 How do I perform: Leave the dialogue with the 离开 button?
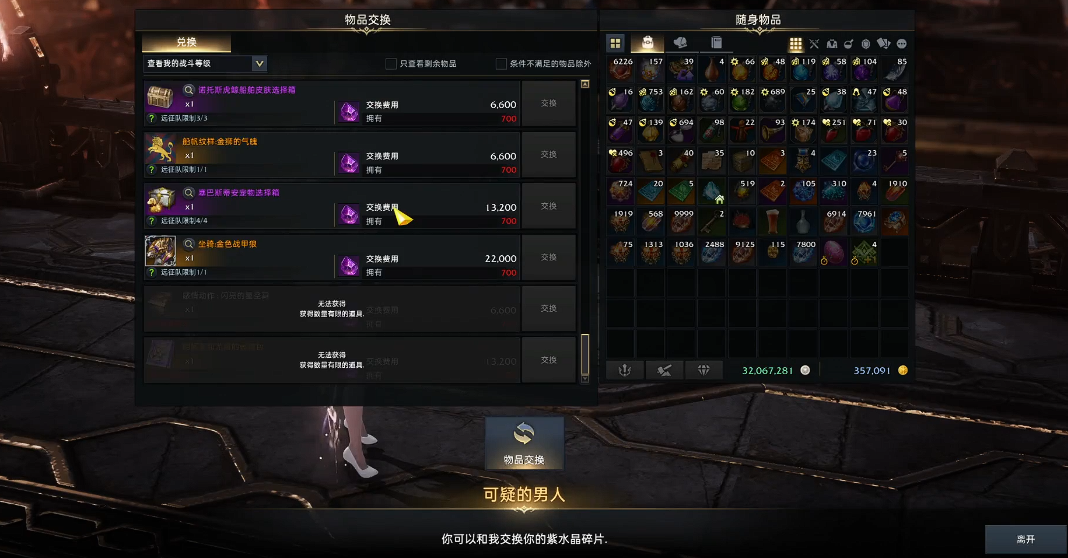1025,539
